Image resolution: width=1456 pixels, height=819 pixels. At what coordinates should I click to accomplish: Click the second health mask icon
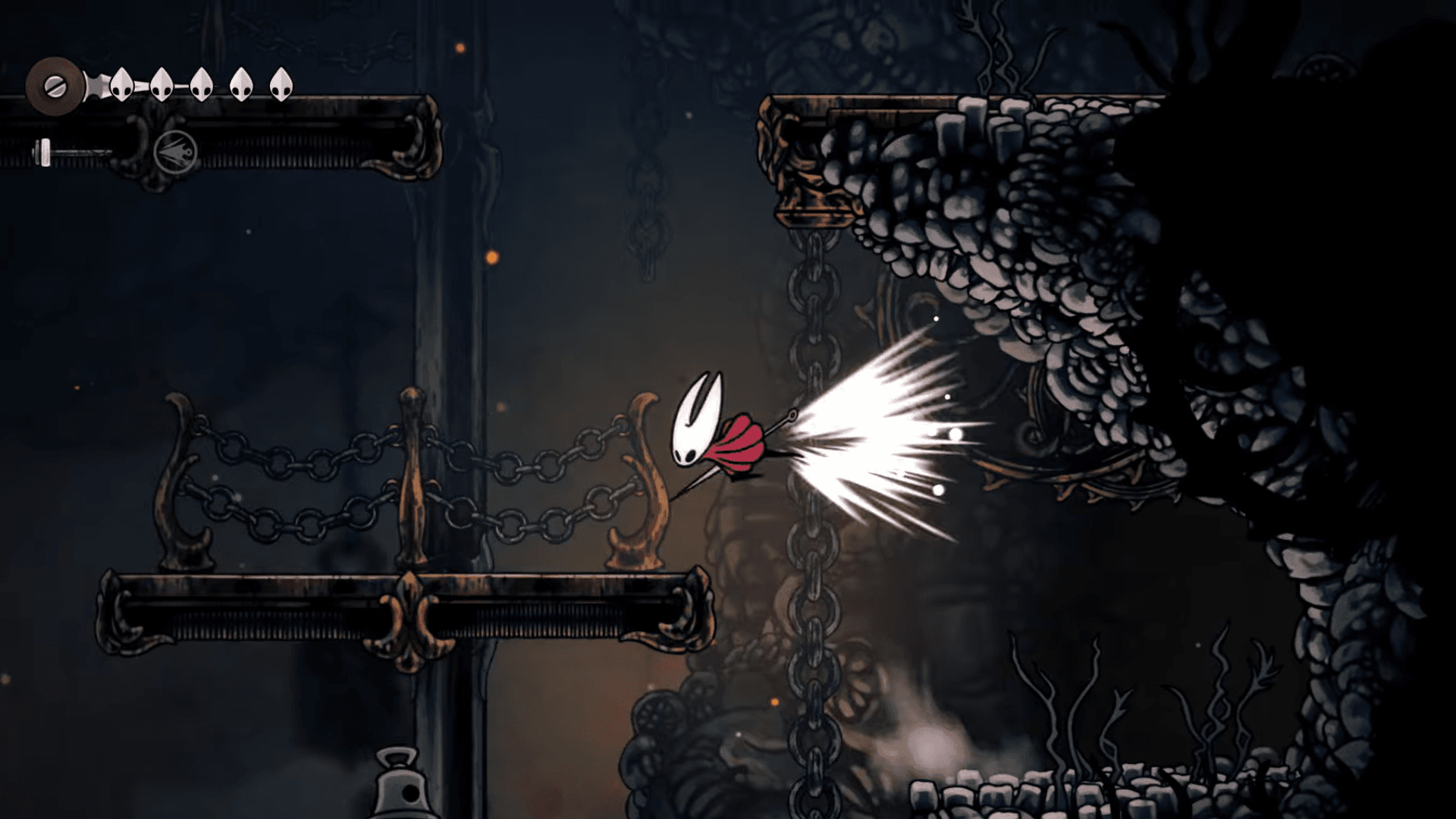pos(161,83)
